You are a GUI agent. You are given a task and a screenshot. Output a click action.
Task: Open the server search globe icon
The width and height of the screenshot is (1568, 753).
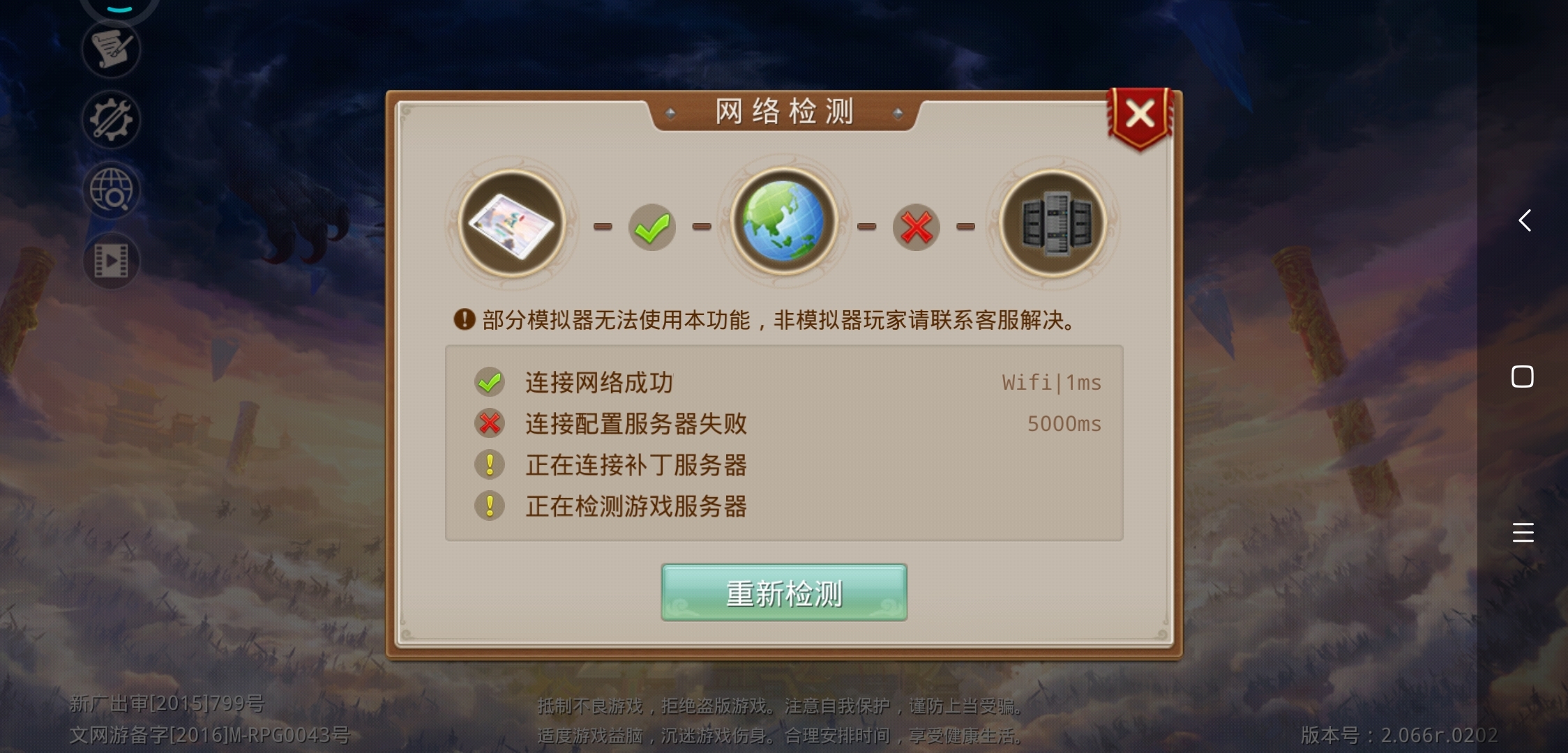112,190
